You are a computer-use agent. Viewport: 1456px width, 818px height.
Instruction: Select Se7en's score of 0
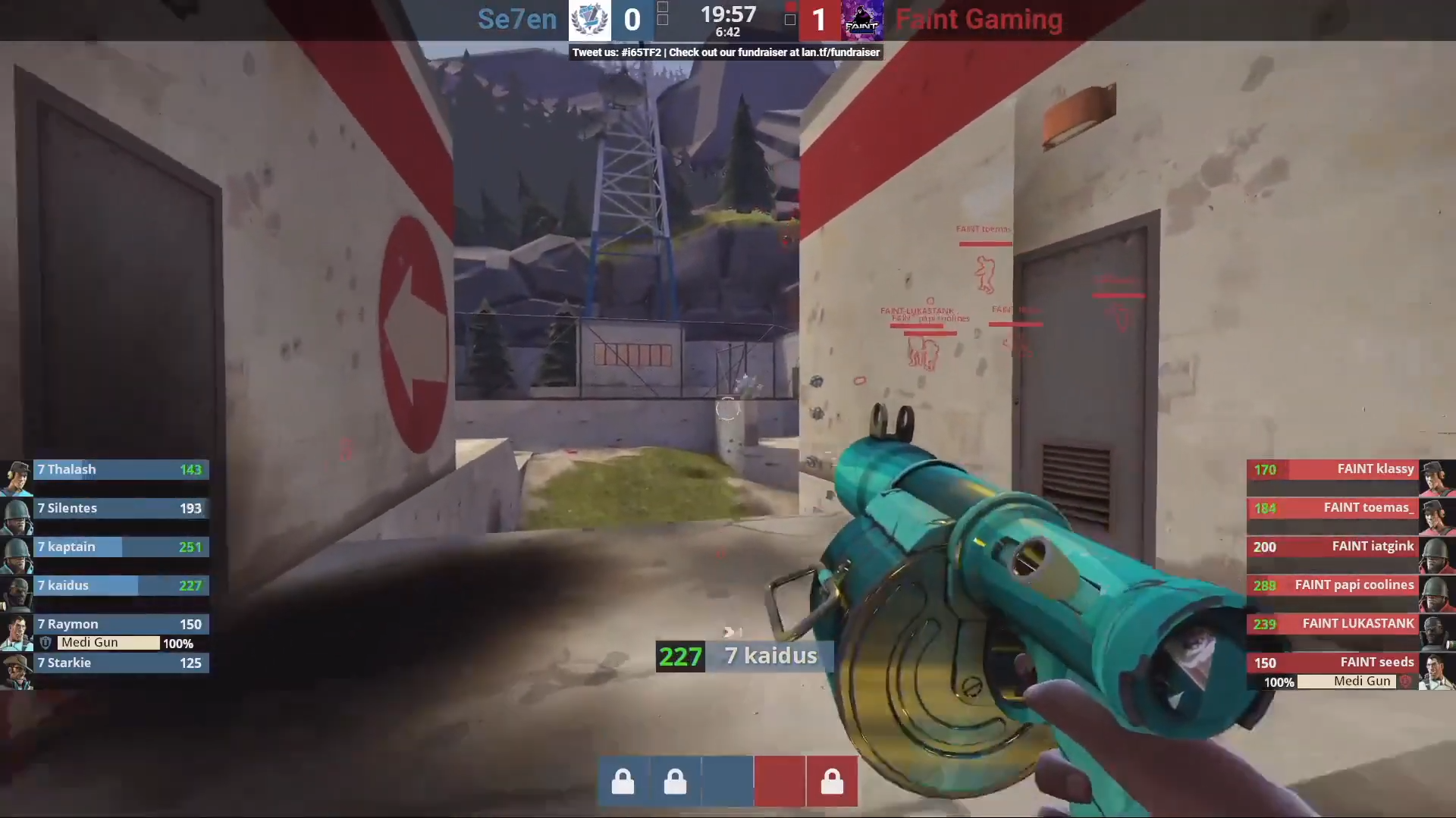[632, 20]
